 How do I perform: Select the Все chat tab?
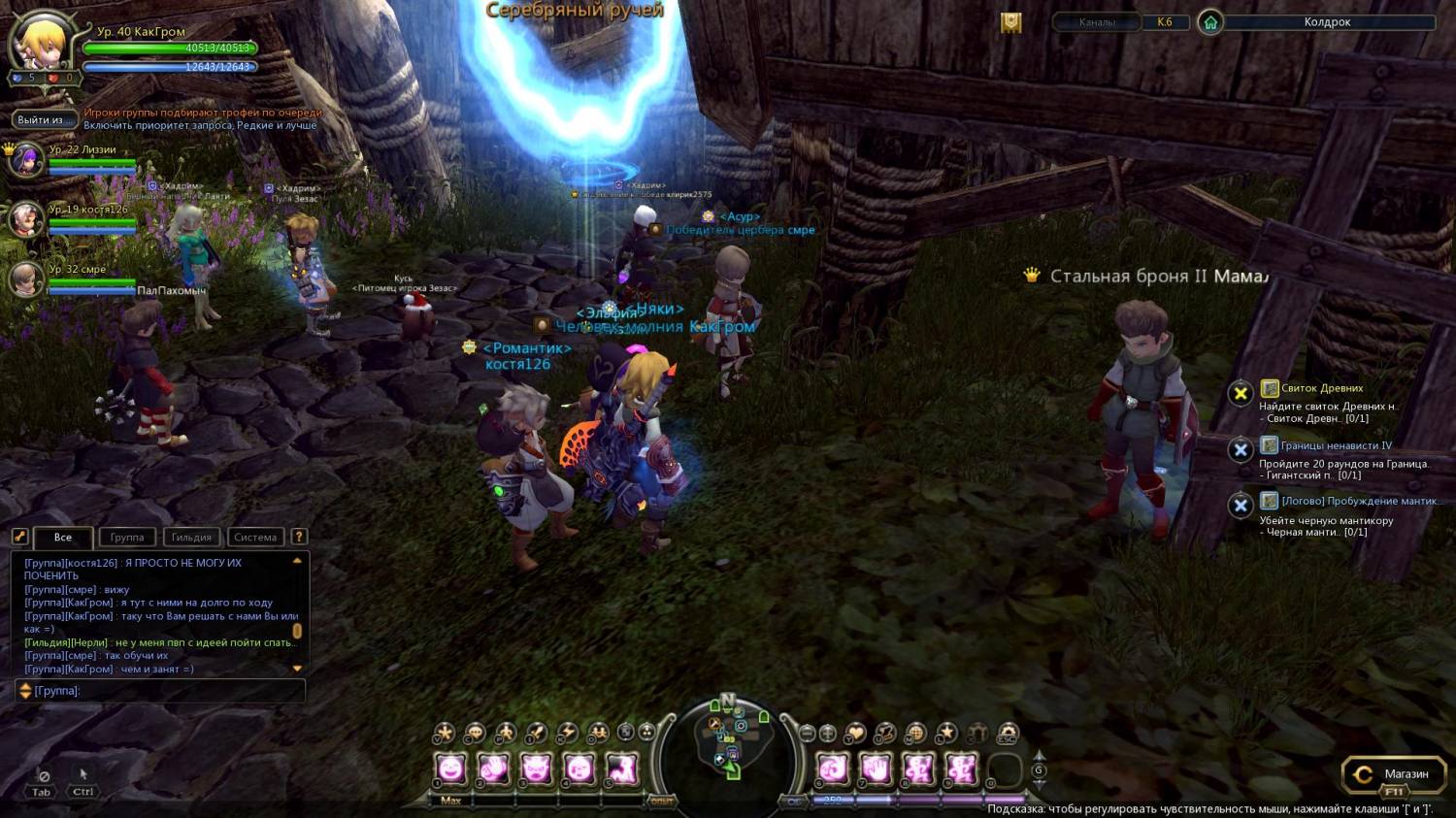coord(63,538)
